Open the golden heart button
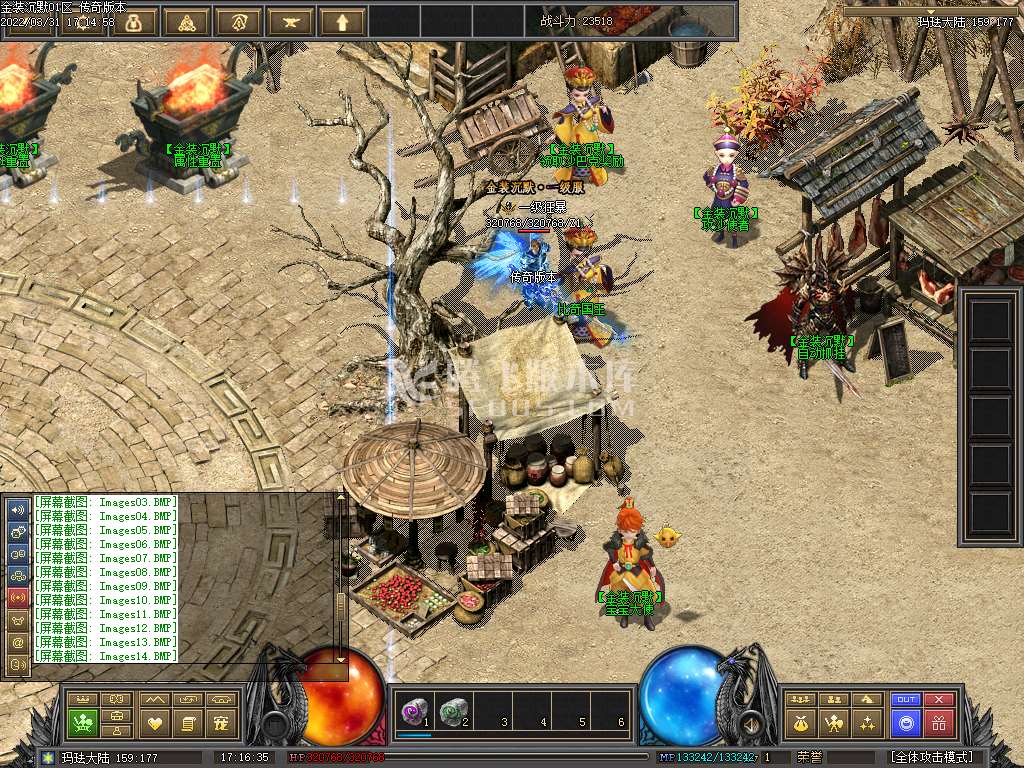Viewport: 1024px width, 768px height. 154,722
